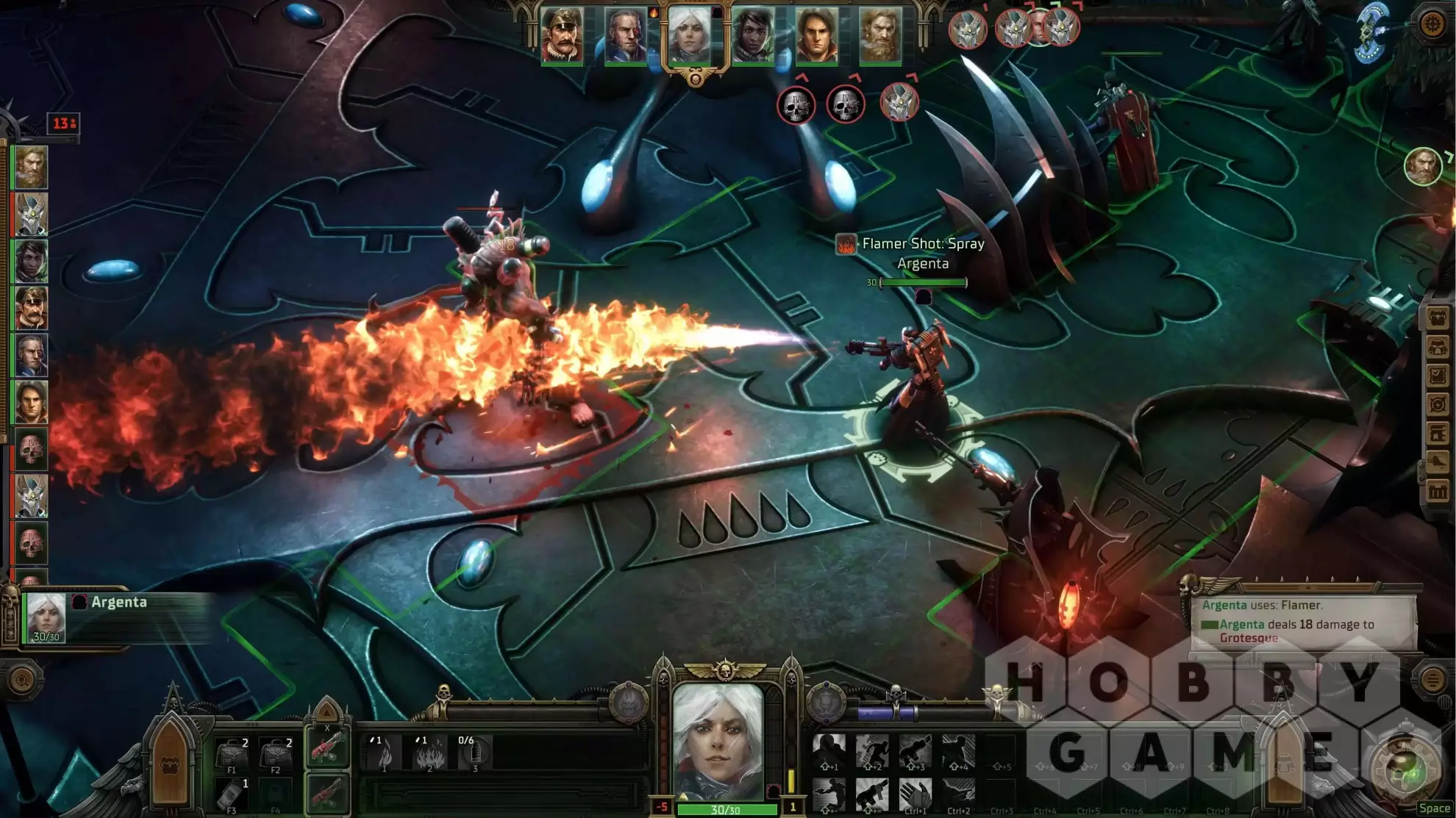Viewport: 1456px width, 818px height.
Task: Activate the Flamer Shot: Spray ability
Action: click(x=430, y=753)
